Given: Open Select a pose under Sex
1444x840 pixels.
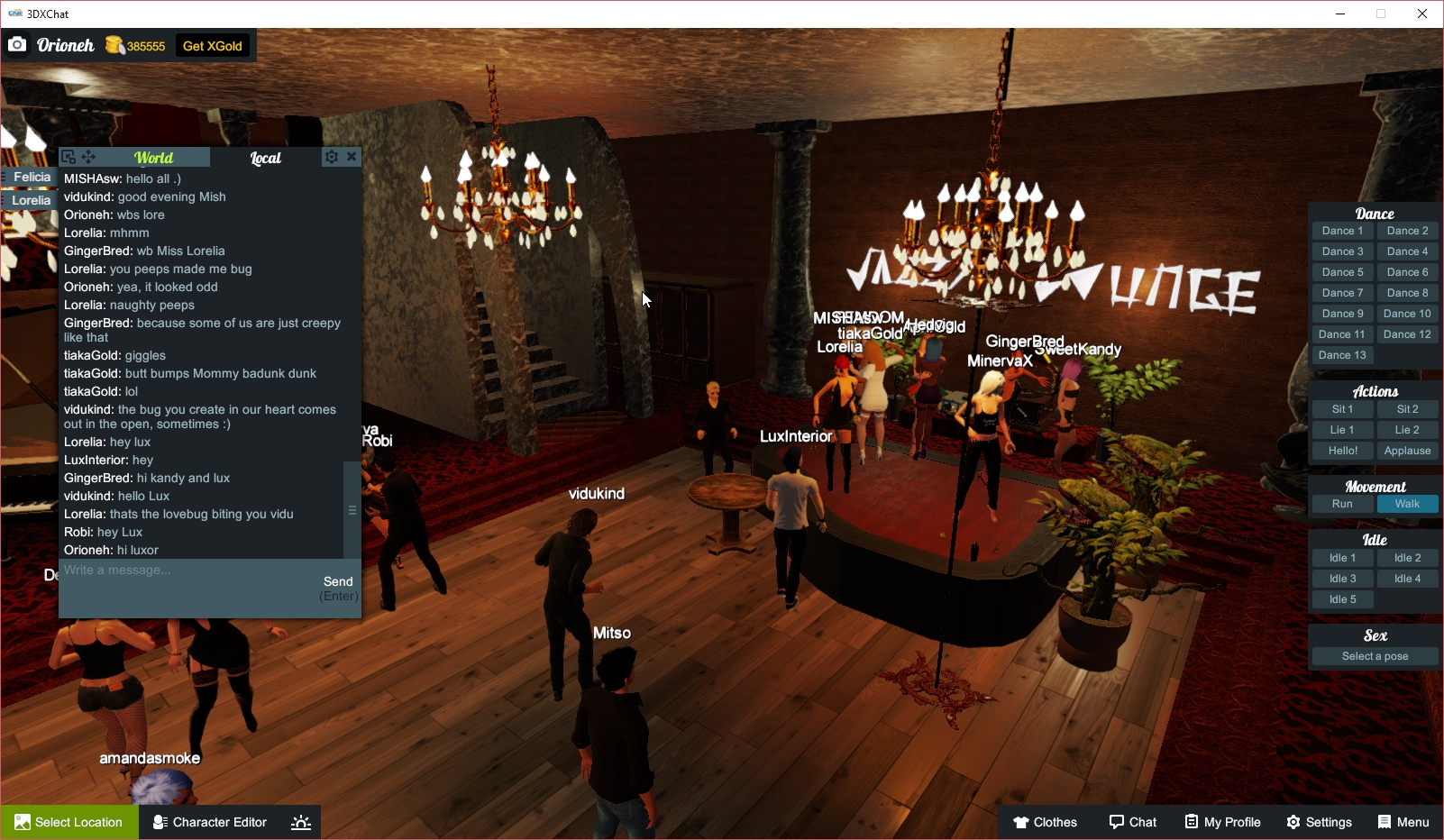Looking at the screenshot, I should pyautogui.click(x=1374, y=655).
